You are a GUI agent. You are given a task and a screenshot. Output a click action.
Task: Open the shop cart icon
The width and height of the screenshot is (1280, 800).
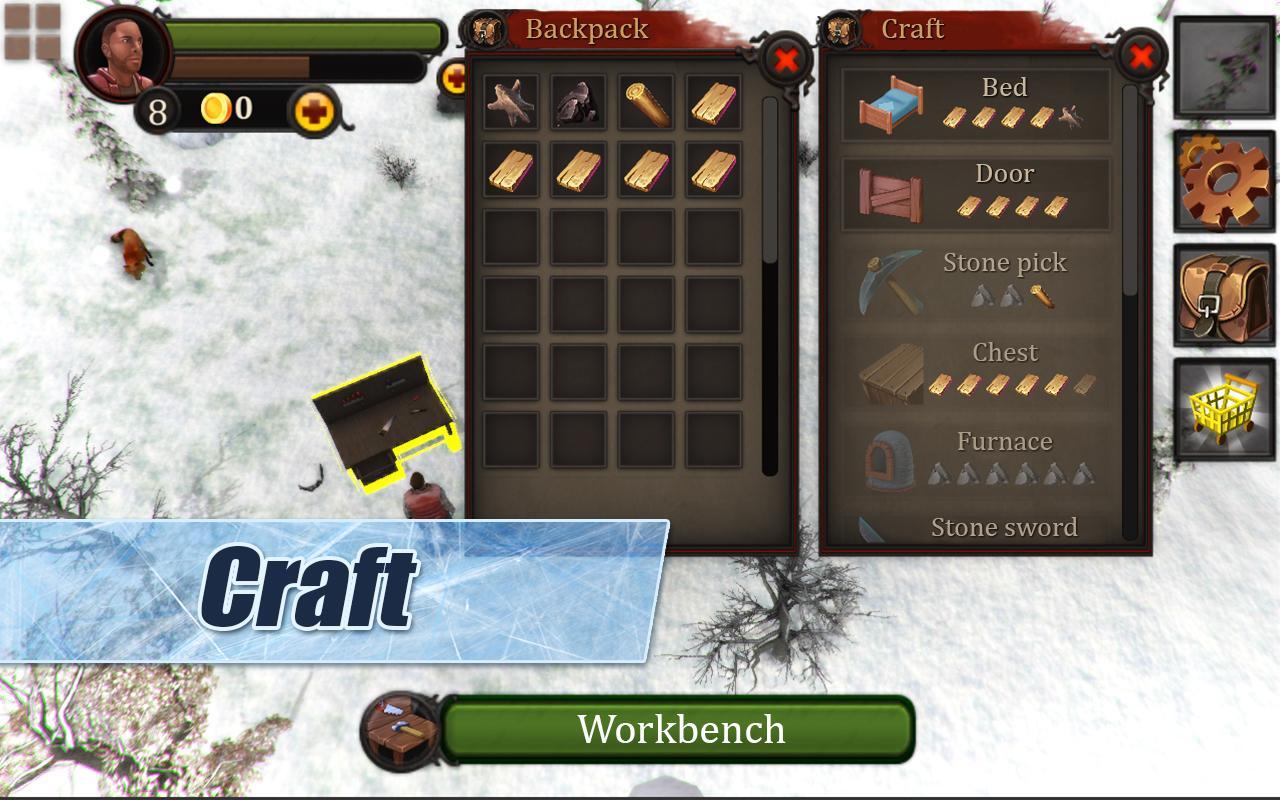click(x=1224, y=410)
